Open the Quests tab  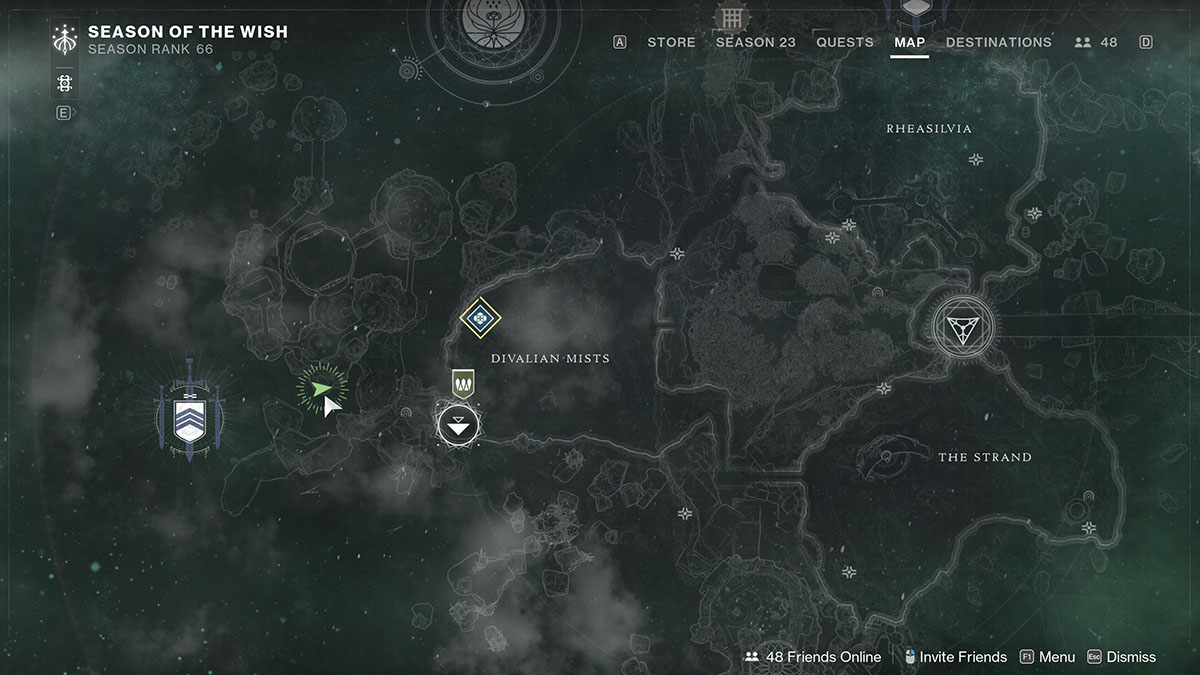tap(845, 42)
